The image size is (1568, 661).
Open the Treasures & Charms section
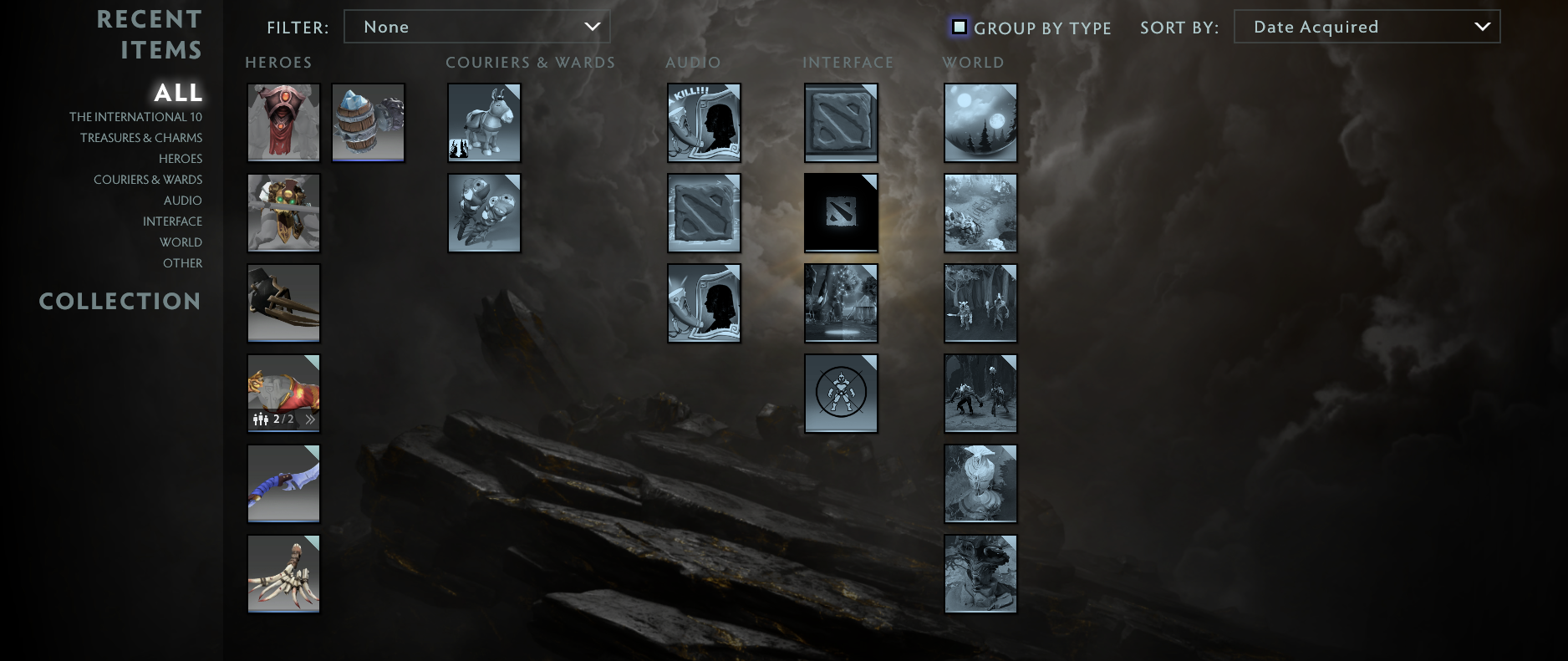tap(139, 137)
